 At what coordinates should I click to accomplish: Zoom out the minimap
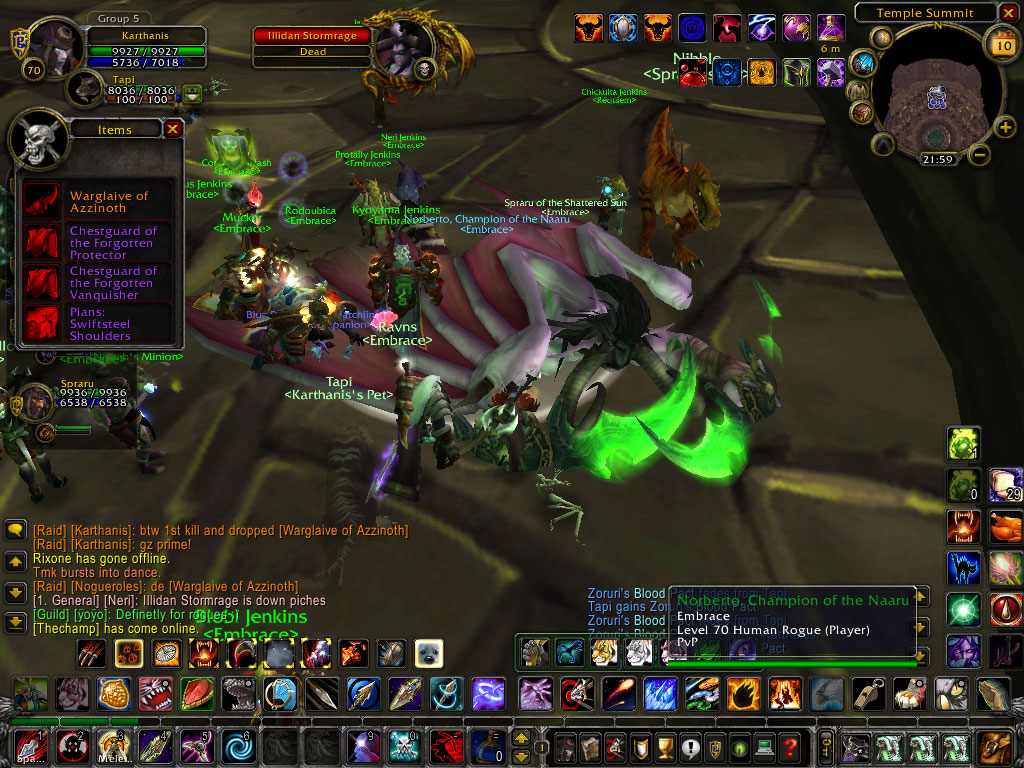(980, 155)
